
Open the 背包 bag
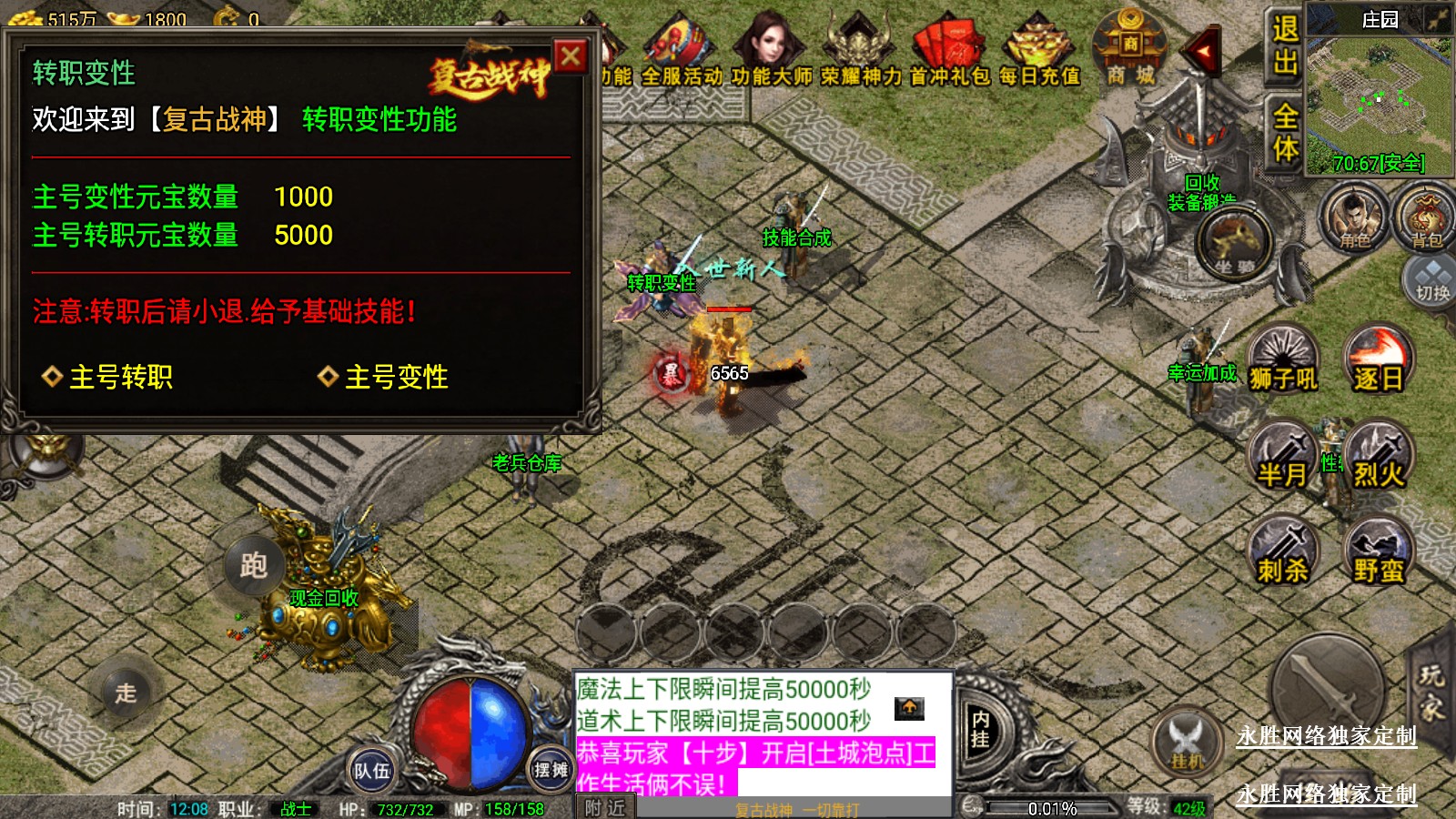point(1426,217)
